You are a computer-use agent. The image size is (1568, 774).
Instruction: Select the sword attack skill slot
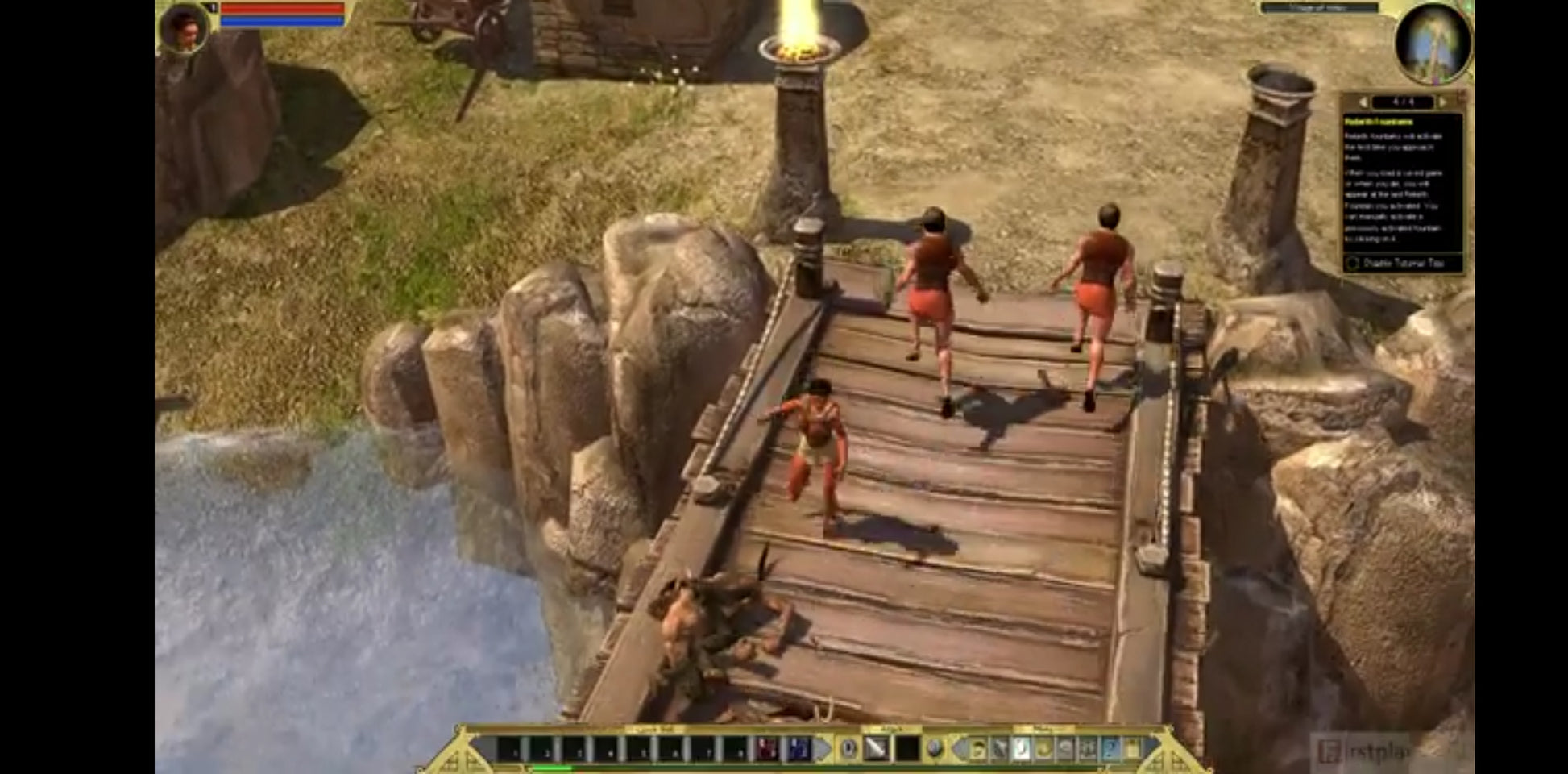pos(876,749)
